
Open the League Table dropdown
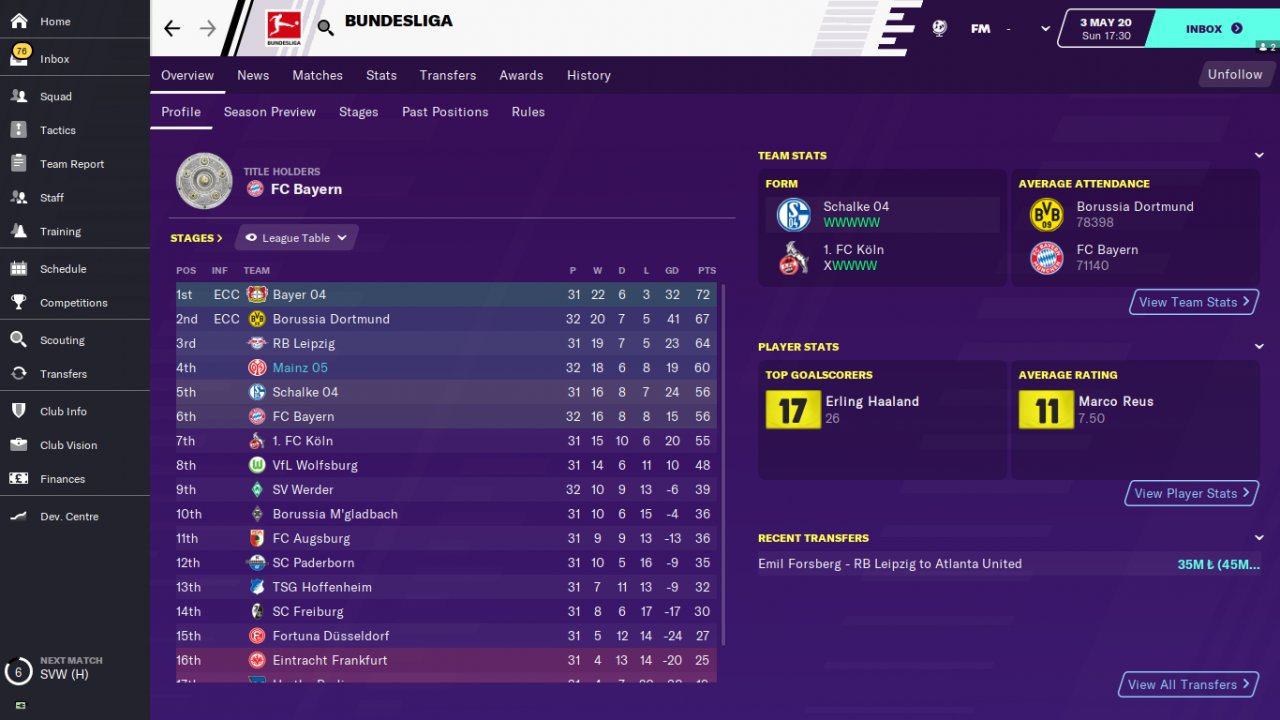pos(297,238)
